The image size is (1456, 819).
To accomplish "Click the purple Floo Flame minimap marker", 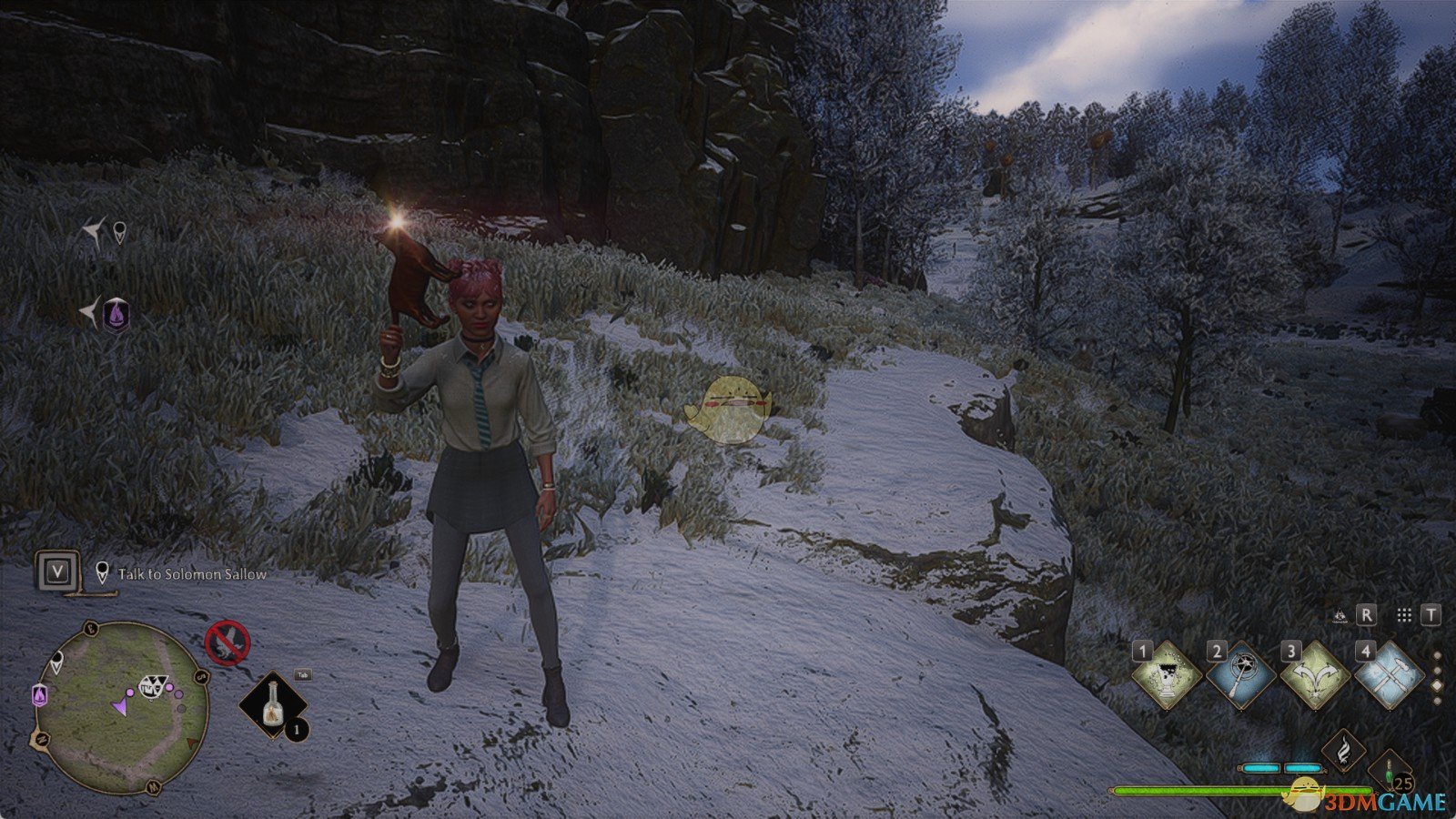I will [x=38, y=696].
